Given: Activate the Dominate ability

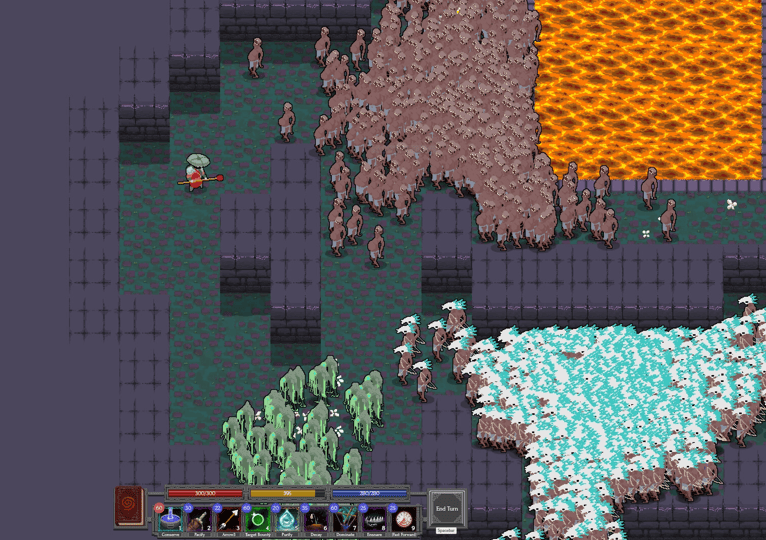Looking at the screenshot, I should (x=345, y=519).
